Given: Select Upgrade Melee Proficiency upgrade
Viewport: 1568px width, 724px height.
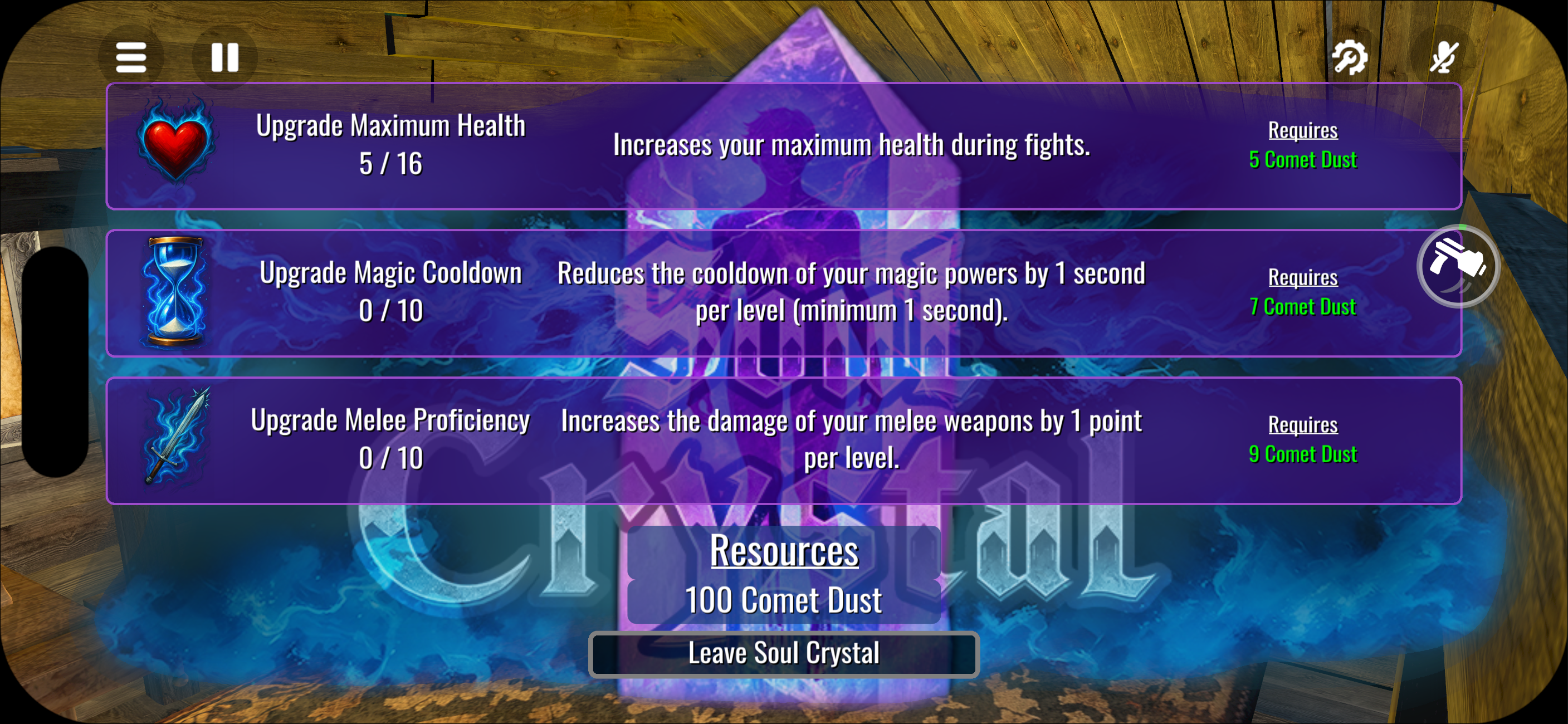Looking at the screenshot, I should point(783,440).
